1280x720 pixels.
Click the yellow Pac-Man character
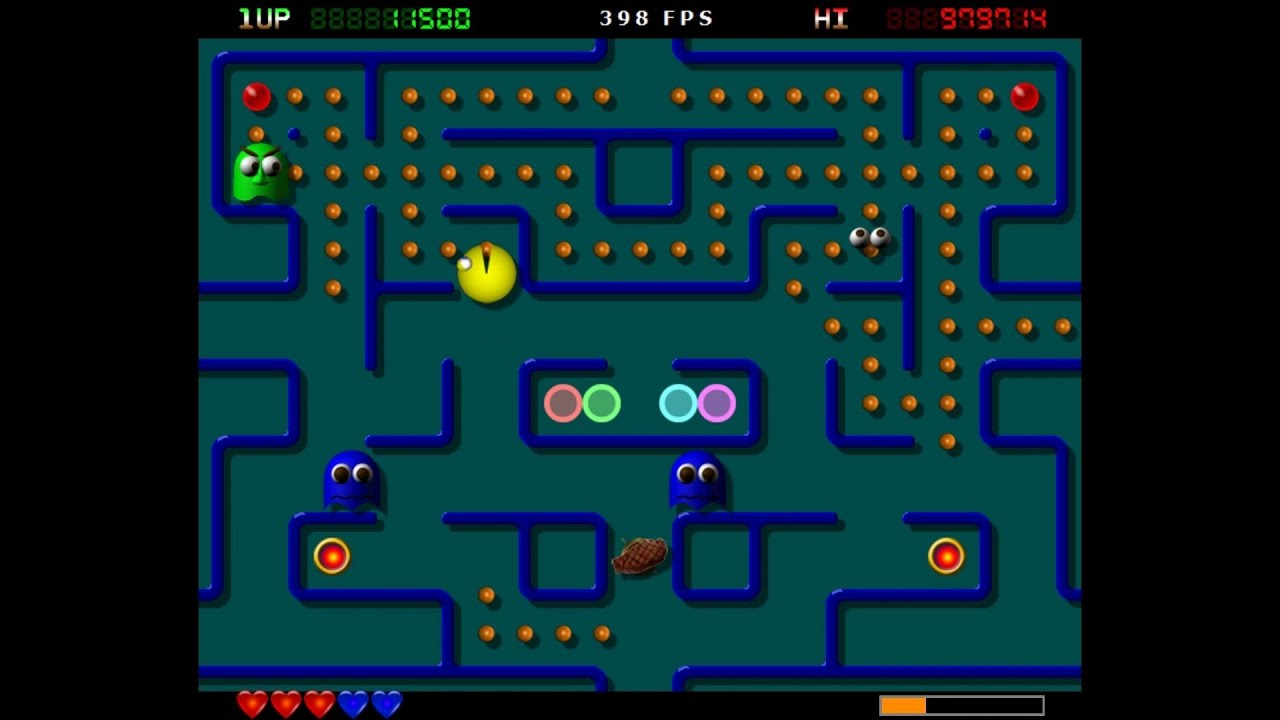coord(487,272)
